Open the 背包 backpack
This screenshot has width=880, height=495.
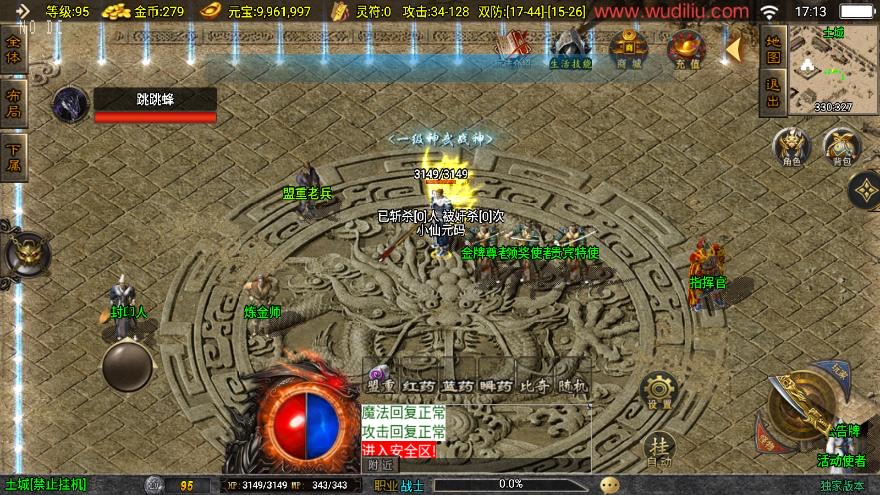[842, 147]
